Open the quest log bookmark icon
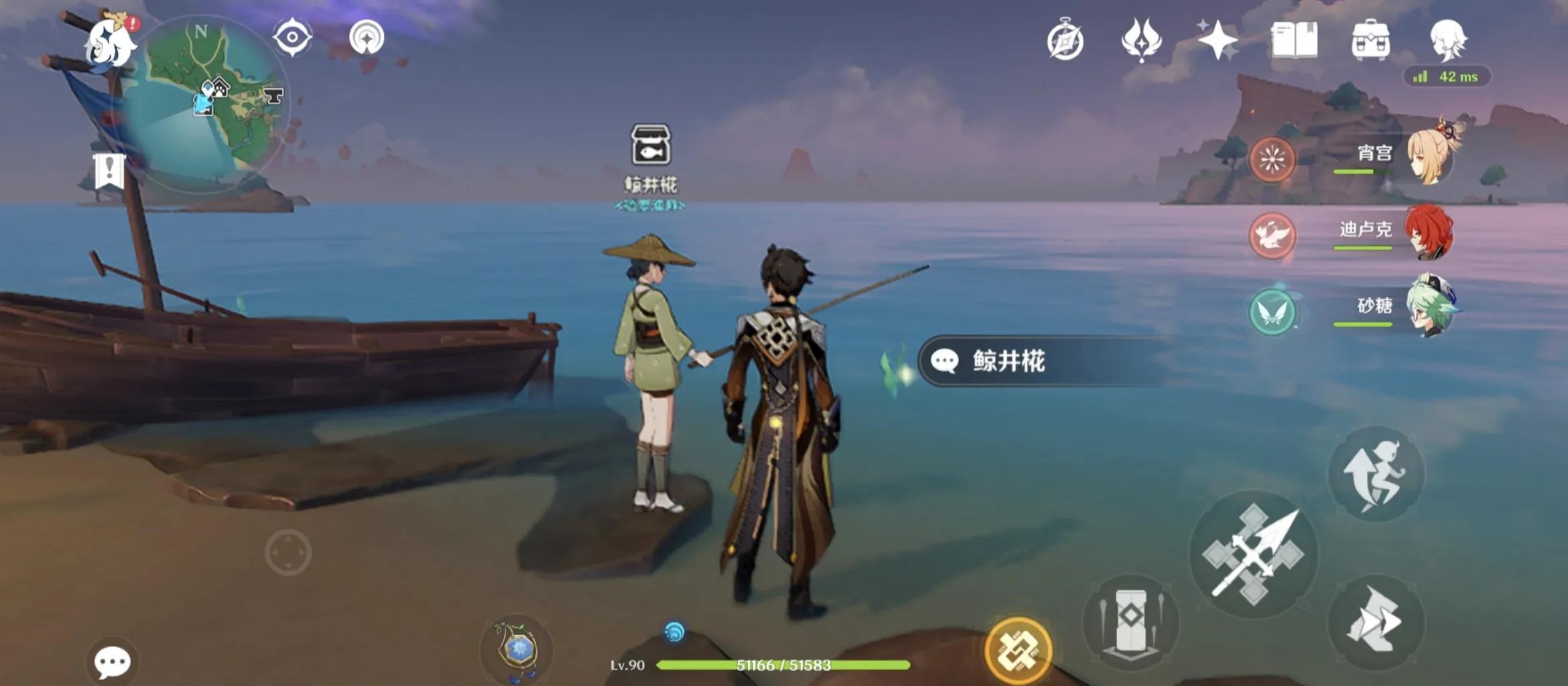Viewport: 1568px width, 686px height. [x=109, y=171]
